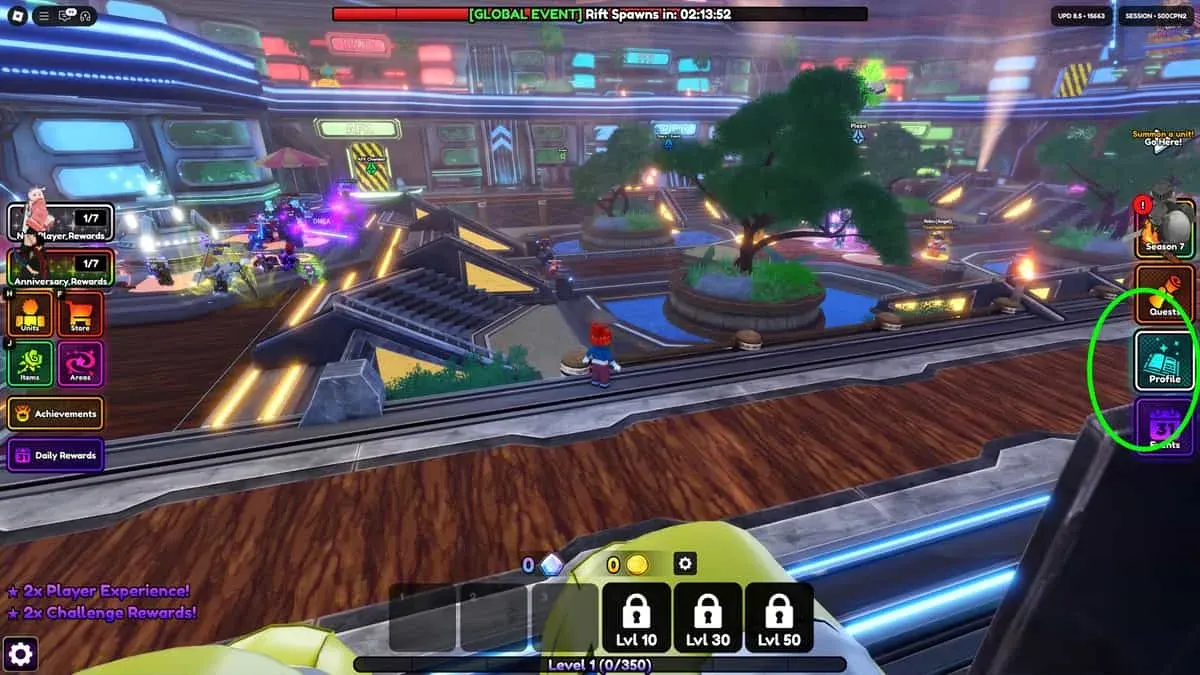Image resolution: width=1200 pixels, height=675 pixels.
Task: Open the Roblox logo menu
Action: [x=17, y=16]
